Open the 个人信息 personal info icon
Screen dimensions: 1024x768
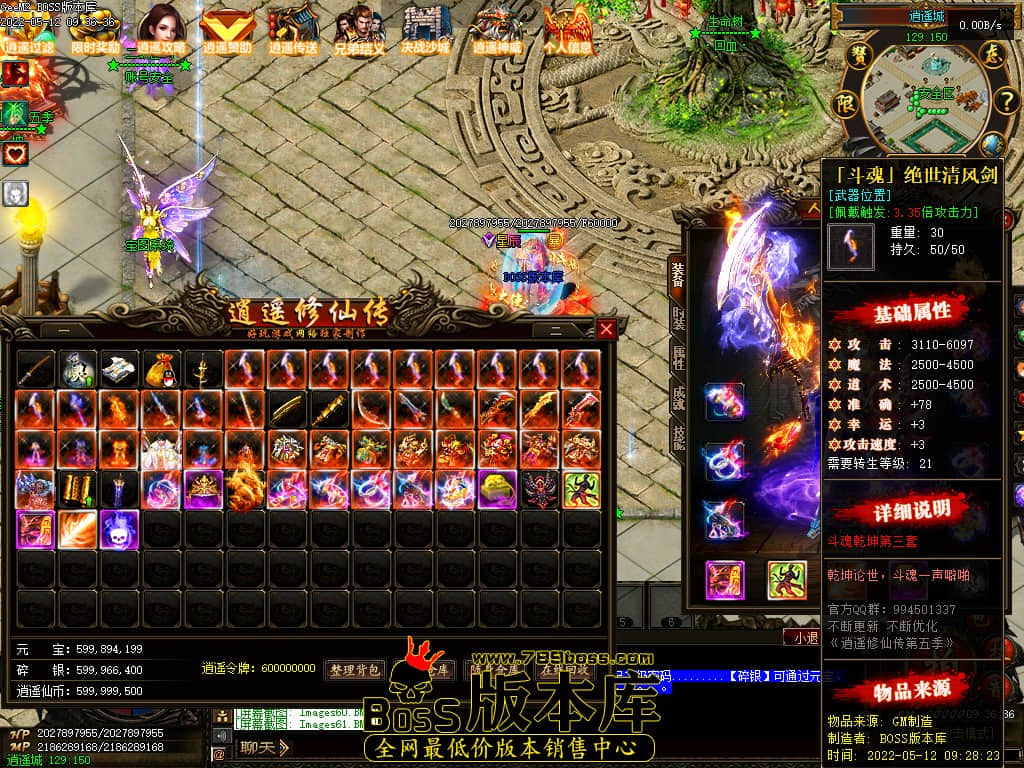[x=567, y=31]
